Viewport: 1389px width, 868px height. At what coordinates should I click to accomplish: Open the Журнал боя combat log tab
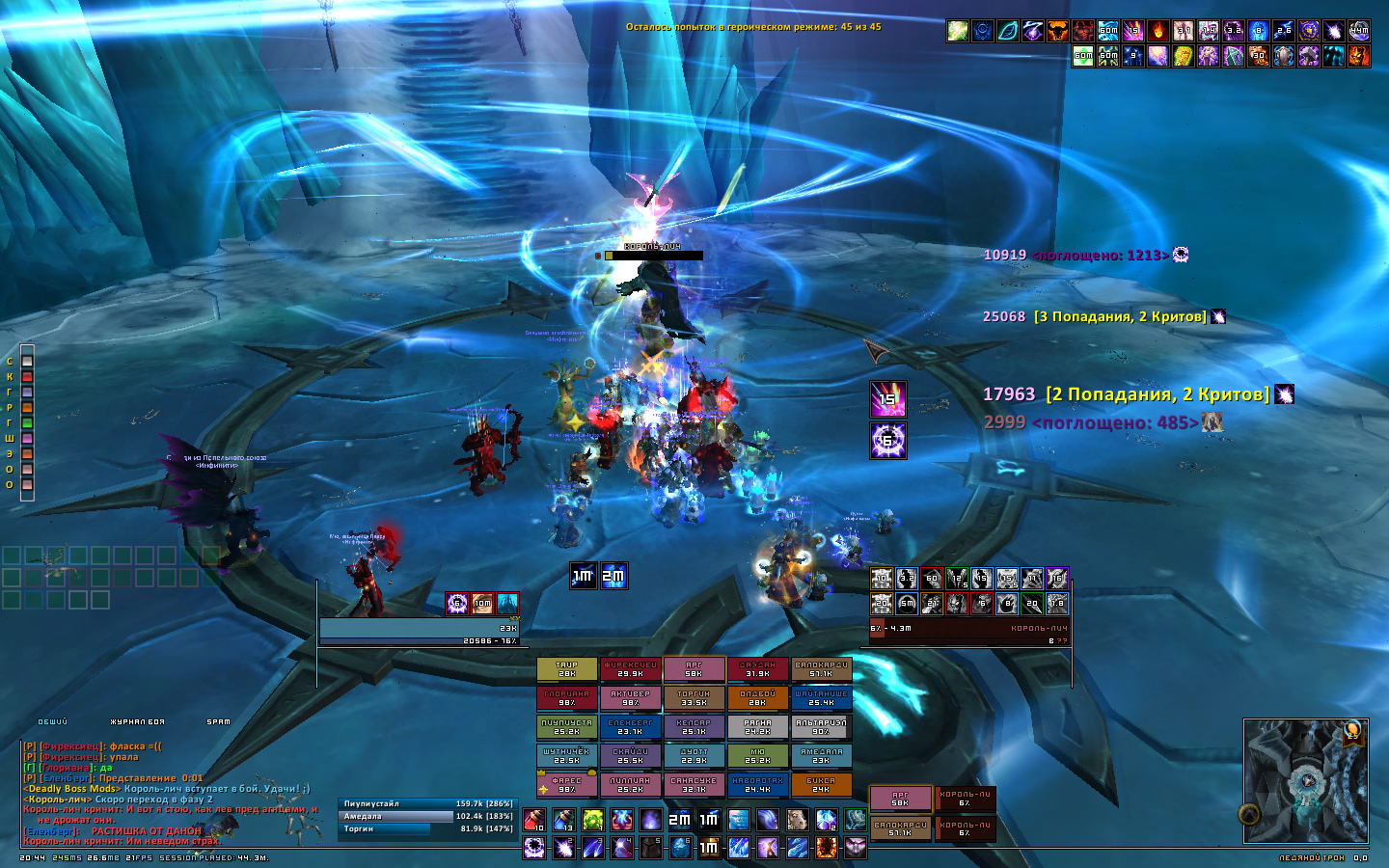pyautogui.click(x=137, y=721)
